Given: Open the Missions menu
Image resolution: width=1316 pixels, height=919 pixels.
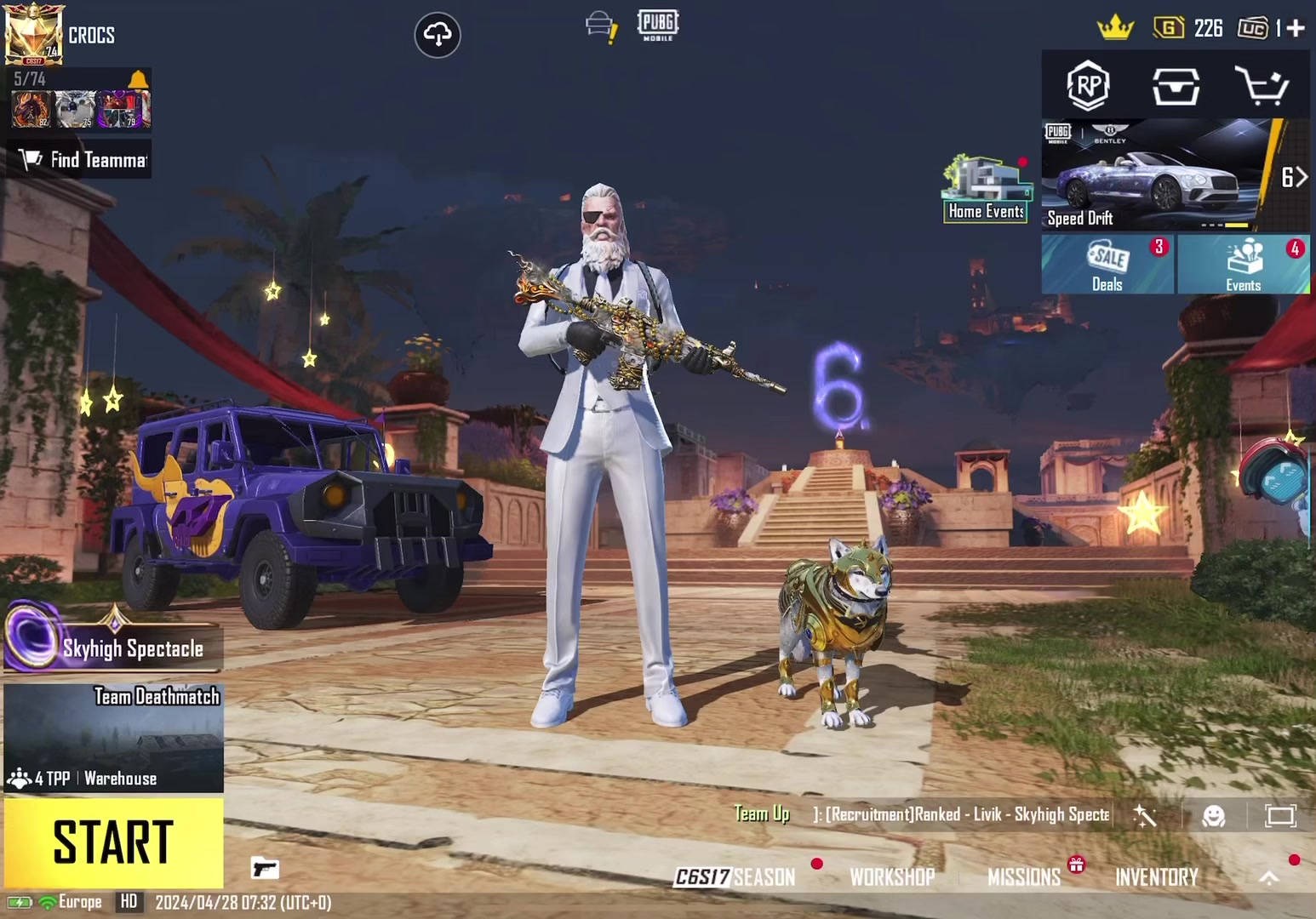Looking at the screenshot, I should 1024,876.
